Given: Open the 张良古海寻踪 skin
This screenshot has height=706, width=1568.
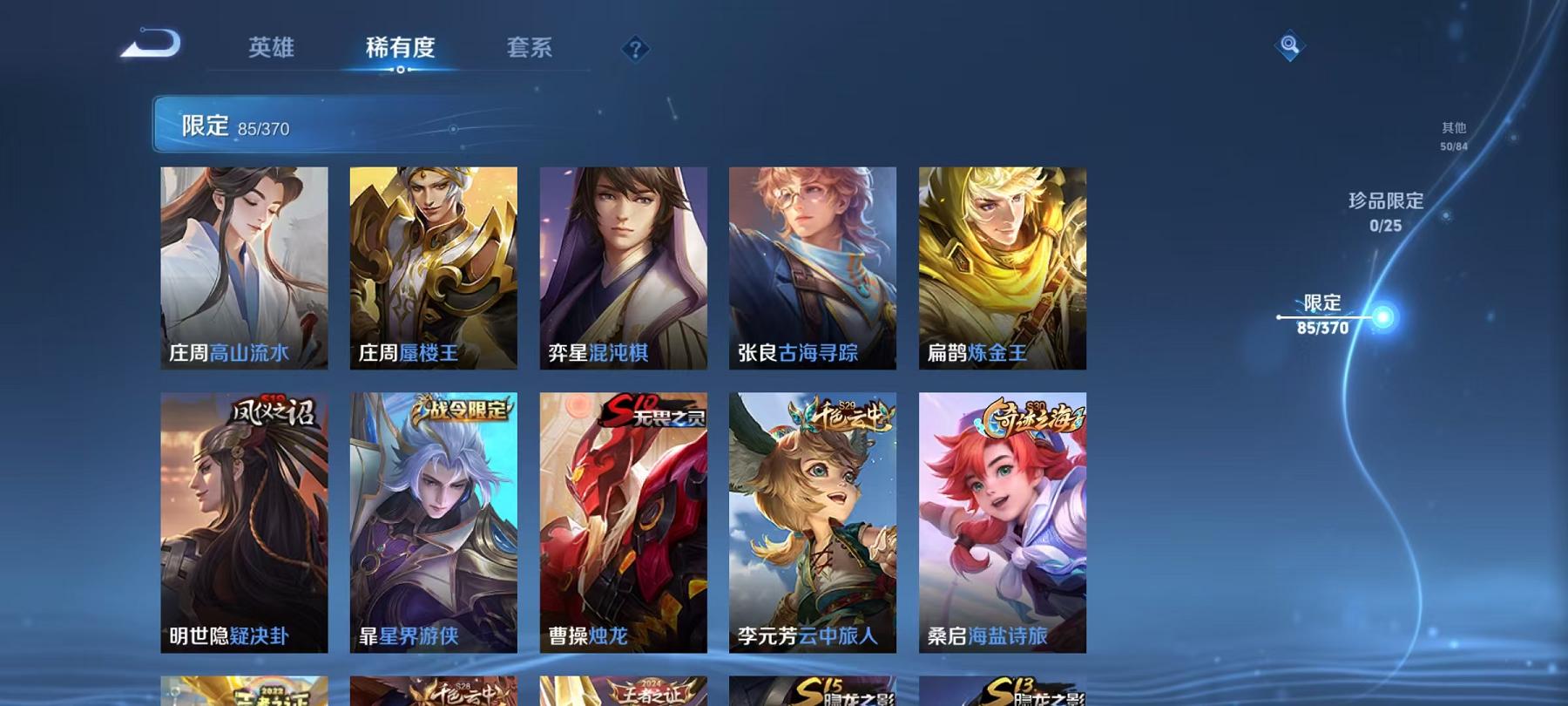Looking at the screenshot, I should (x=814, y=266).
